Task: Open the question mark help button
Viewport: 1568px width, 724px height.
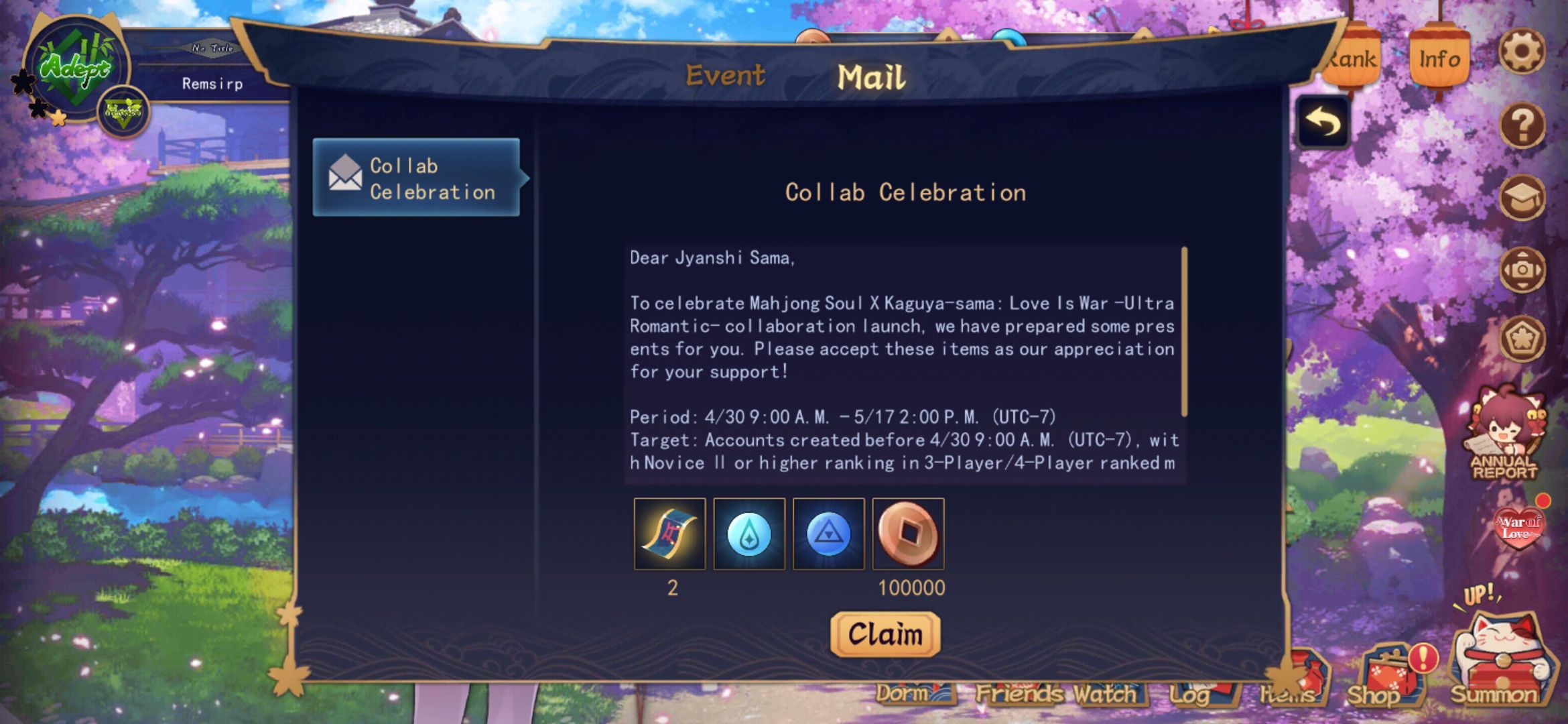Action: [x=1521, y=125]
